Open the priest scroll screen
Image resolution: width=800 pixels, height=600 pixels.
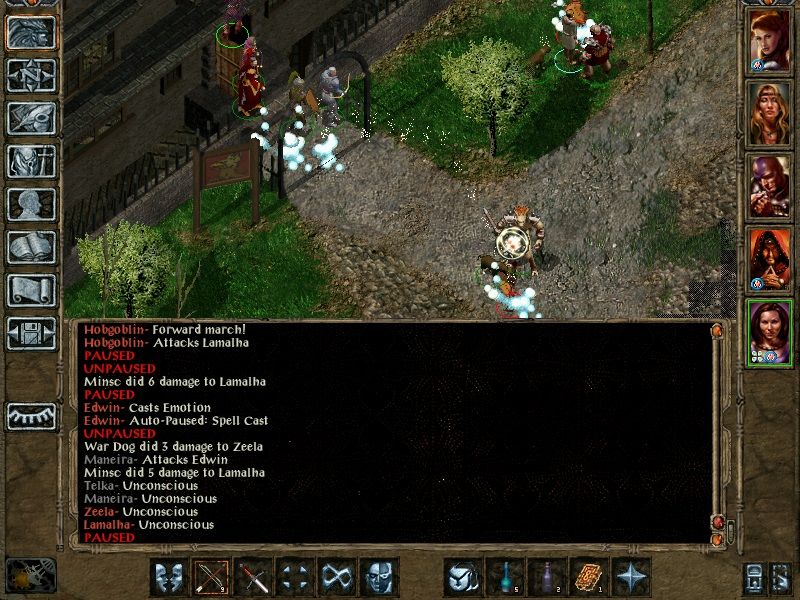(x=32, y=290)
